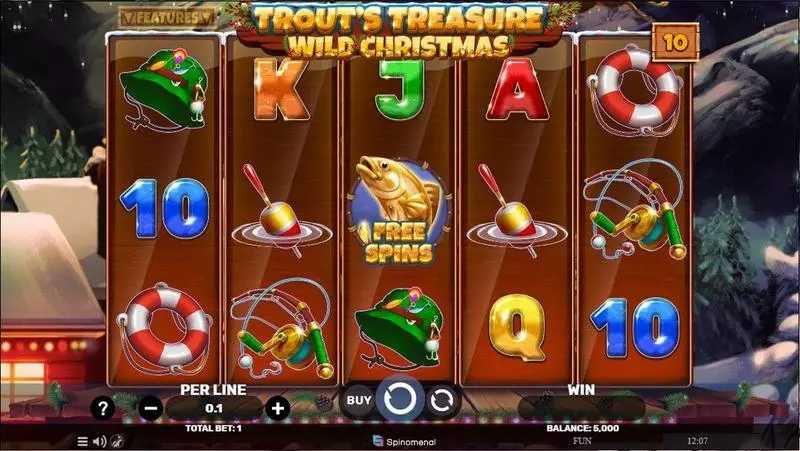800x451 pixels.
Task: Toggle the sound speaker icon
Action: tap(99, 440)
